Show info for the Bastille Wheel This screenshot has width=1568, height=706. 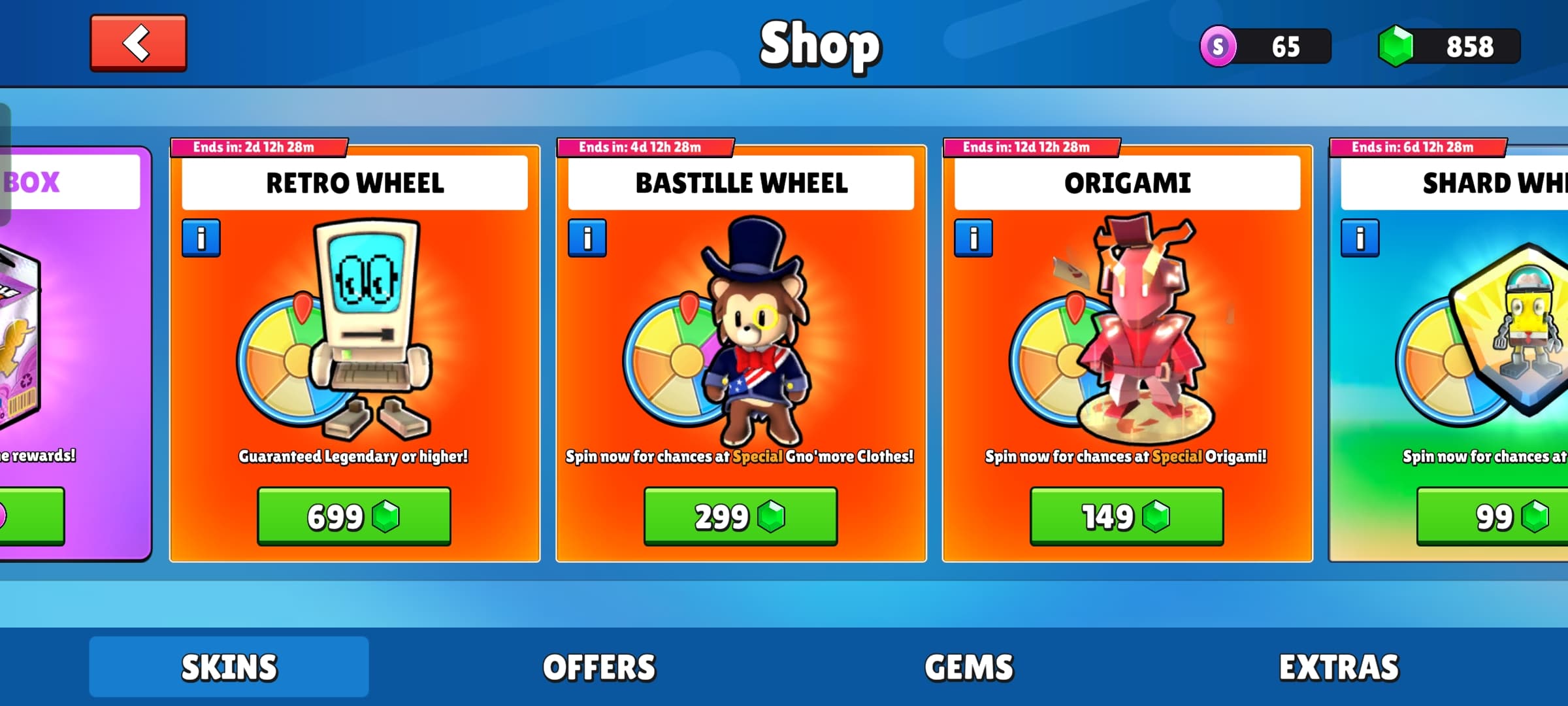point(587,238)
